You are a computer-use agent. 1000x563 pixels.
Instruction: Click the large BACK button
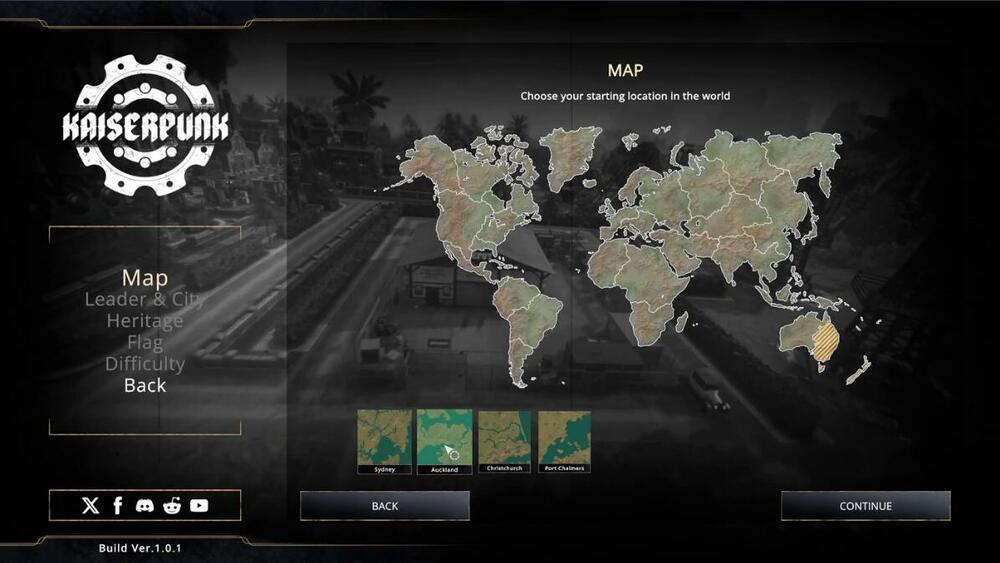[385, 506]
